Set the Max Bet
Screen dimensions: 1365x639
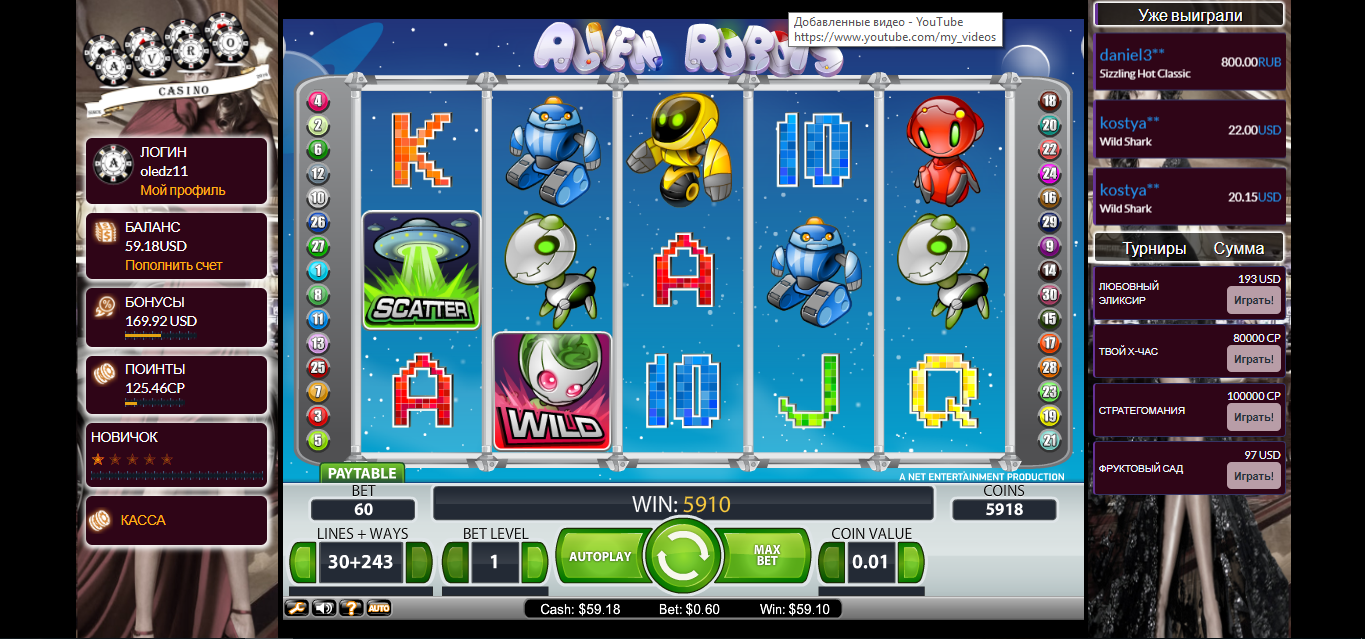click(x=766, y=556)
